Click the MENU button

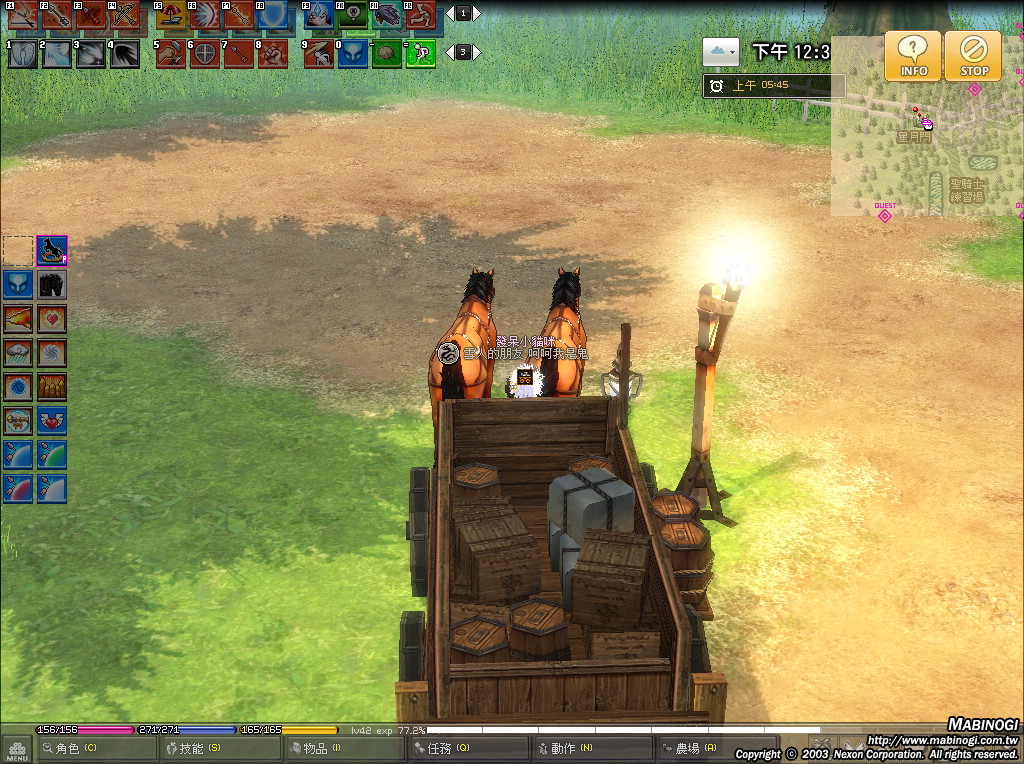17,748
